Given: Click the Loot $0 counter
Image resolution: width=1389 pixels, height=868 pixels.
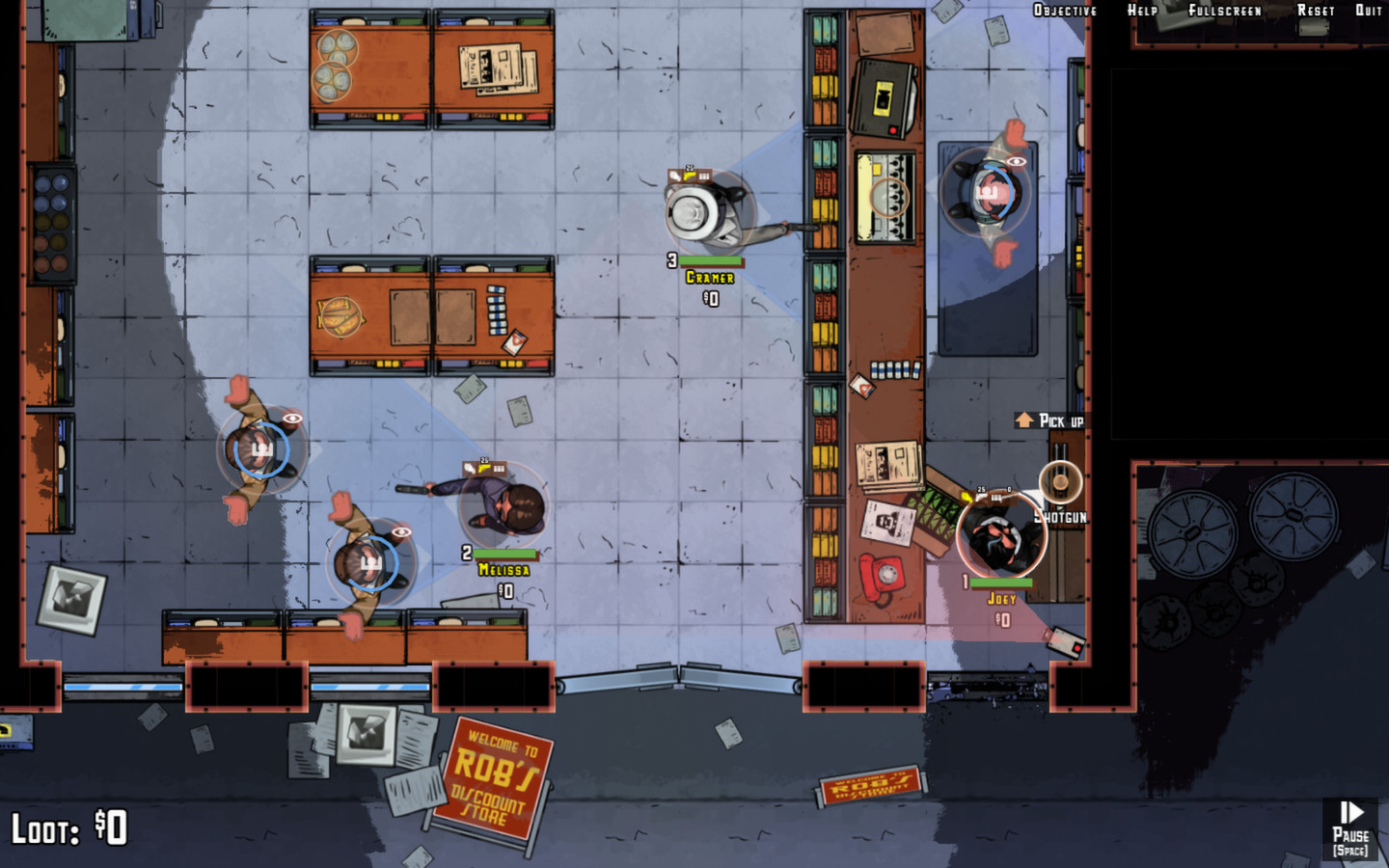Looking at the screenshot, I should point(68,827).
